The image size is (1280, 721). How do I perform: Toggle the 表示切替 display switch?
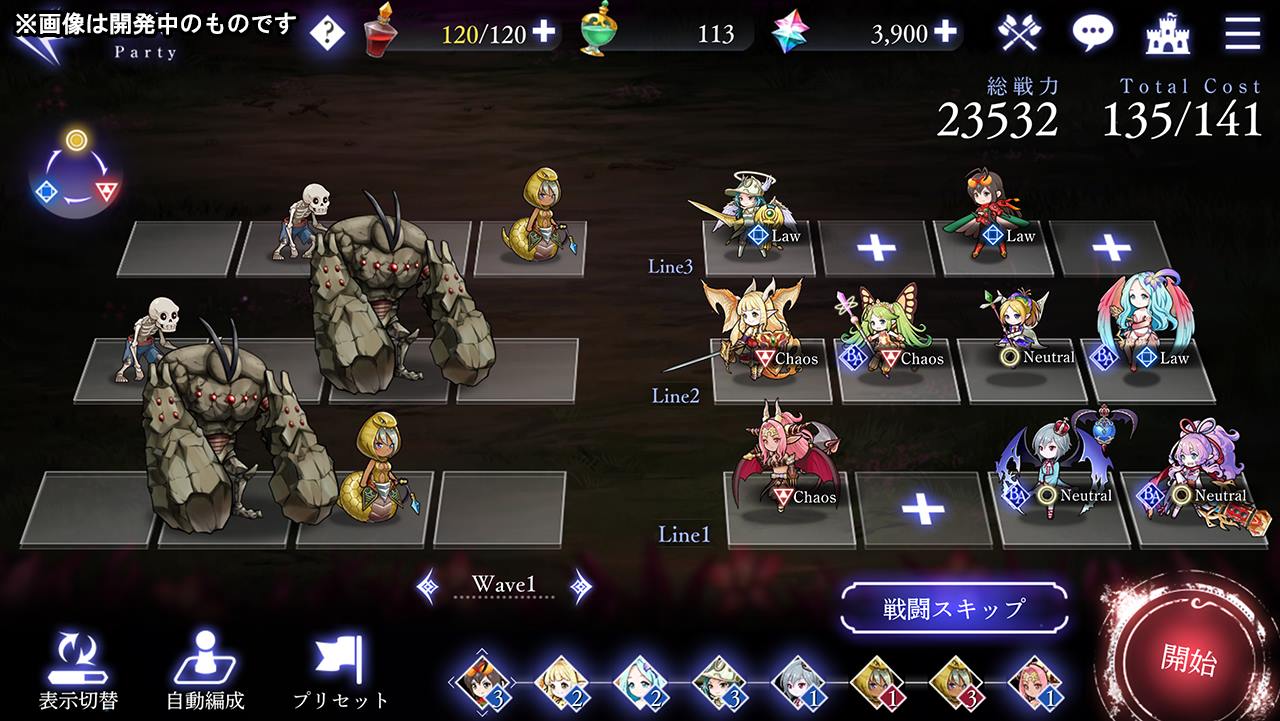tap(78, 672)
